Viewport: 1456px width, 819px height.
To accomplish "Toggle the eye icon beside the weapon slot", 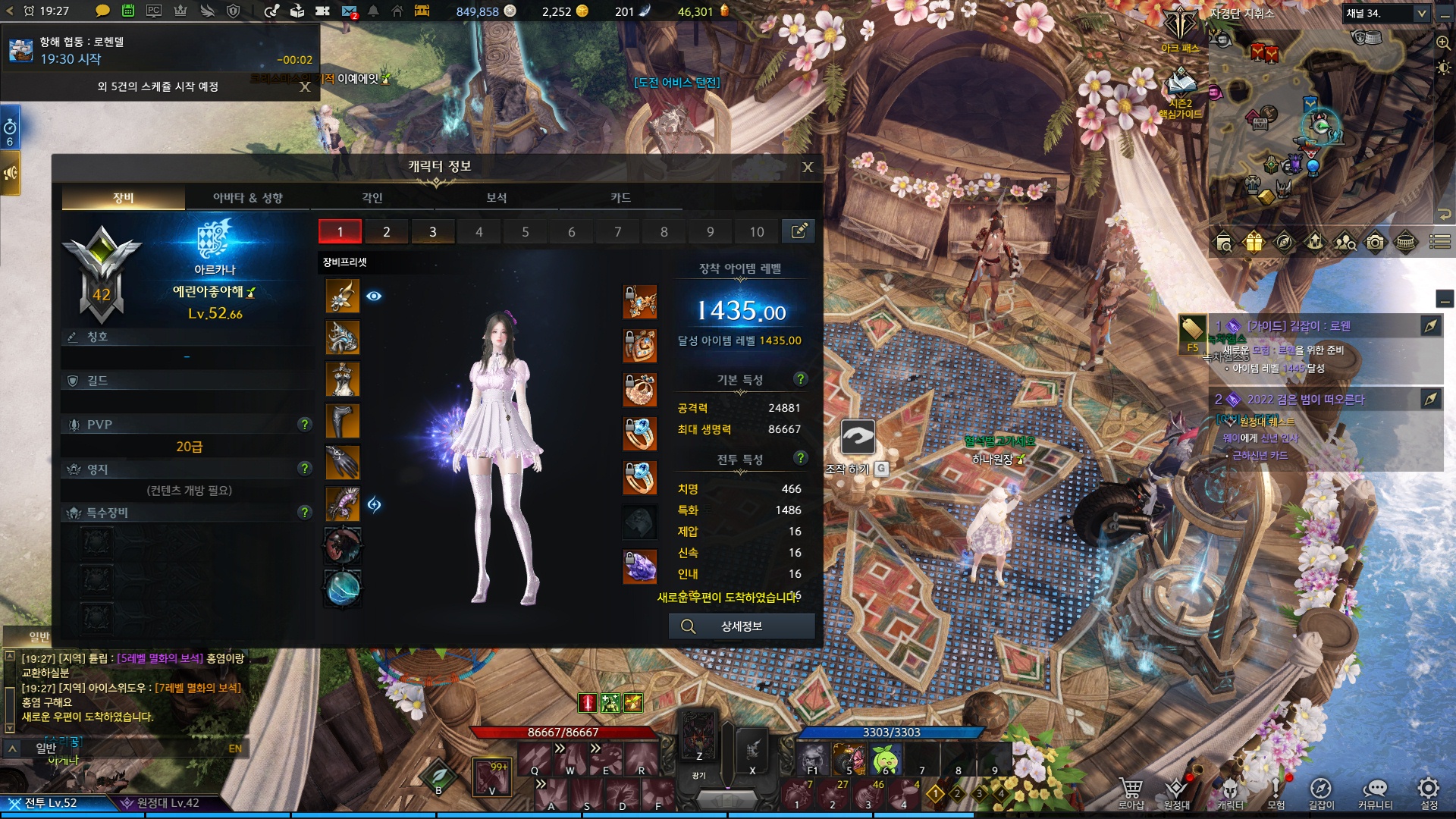I will point(374,297).
